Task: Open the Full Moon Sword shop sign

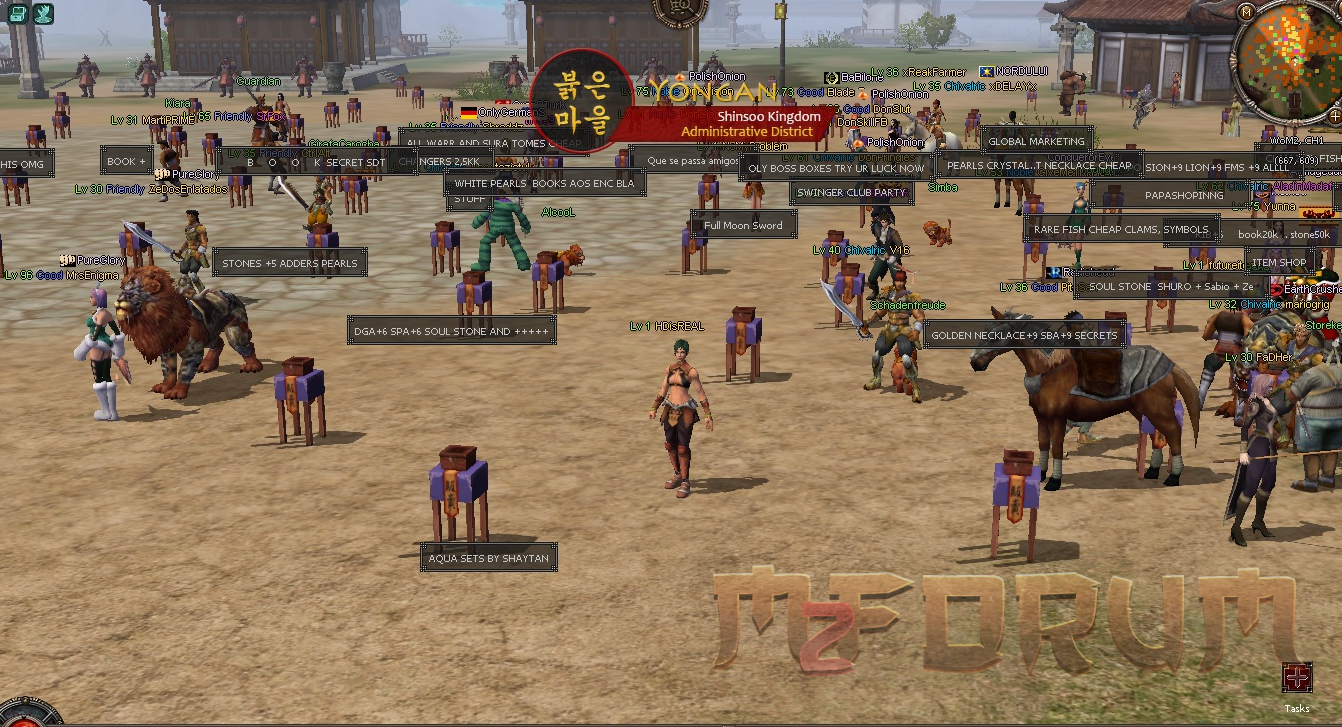Action: 743,225
